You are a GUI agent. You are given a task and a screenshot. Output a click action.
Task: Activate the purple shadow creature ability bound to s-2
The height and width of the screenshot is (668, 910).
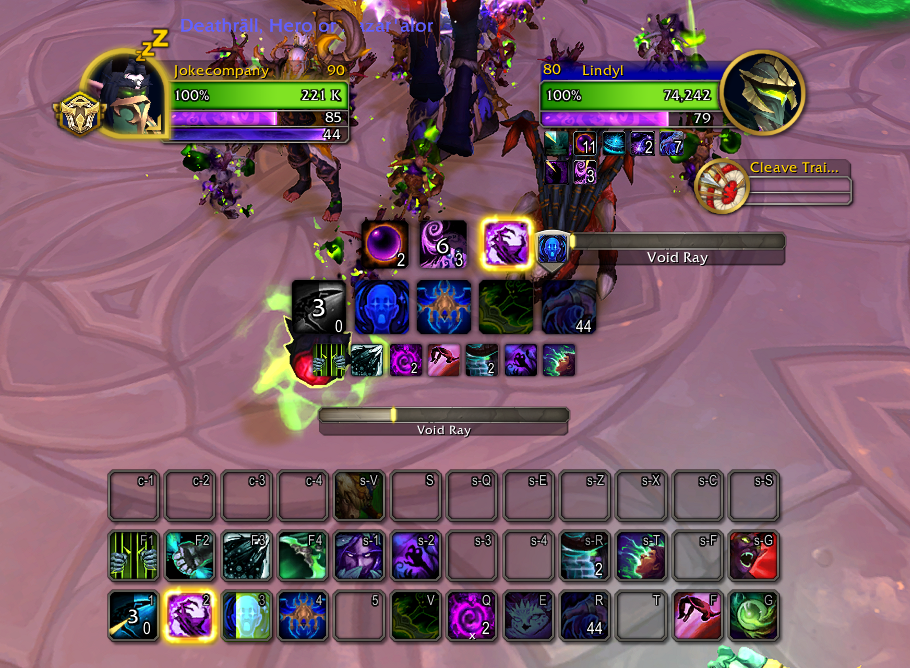point(416,555)
